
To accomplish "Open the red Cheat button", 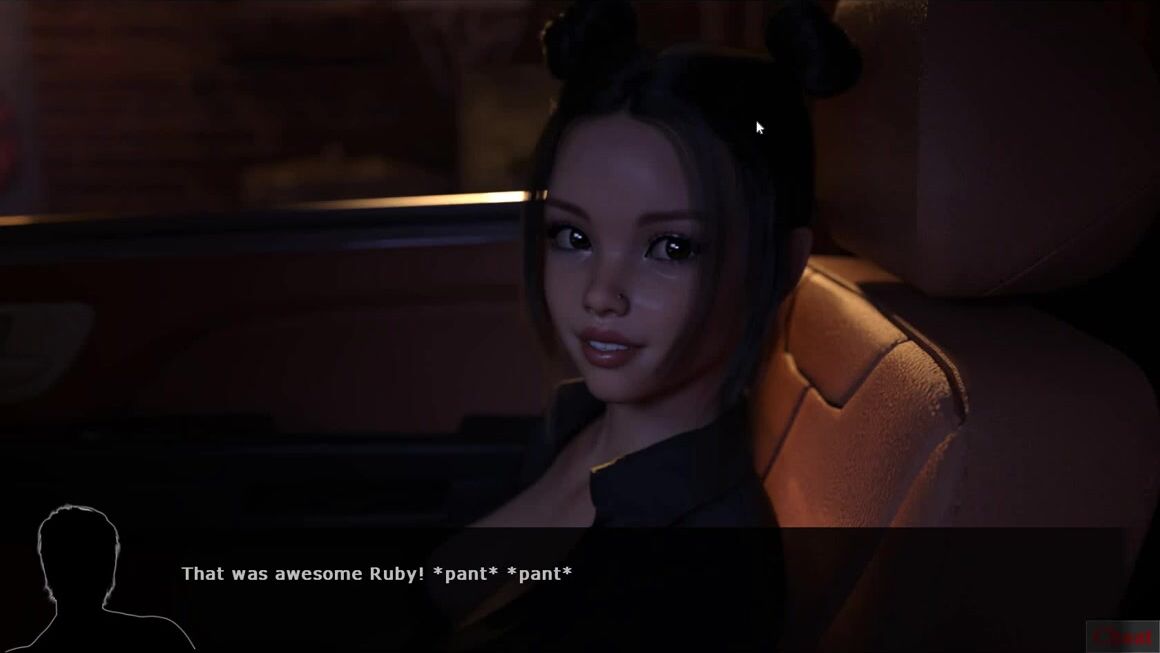I will 1122,636.
